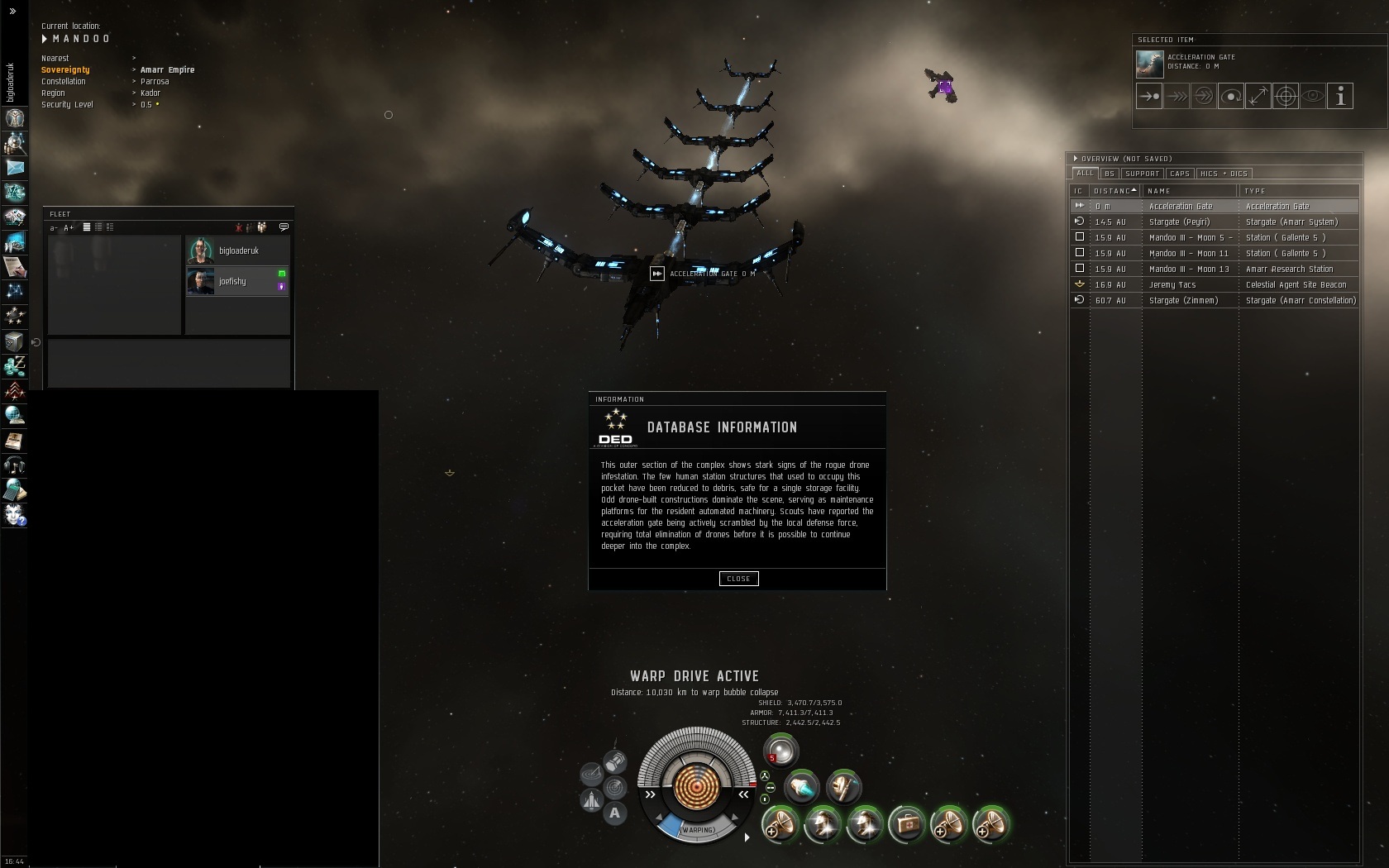The image size is (1389, 868).
Task: Choose the Jeremy Tacs beacon row
Action: pyautogui.click(x=1172, y=284)
